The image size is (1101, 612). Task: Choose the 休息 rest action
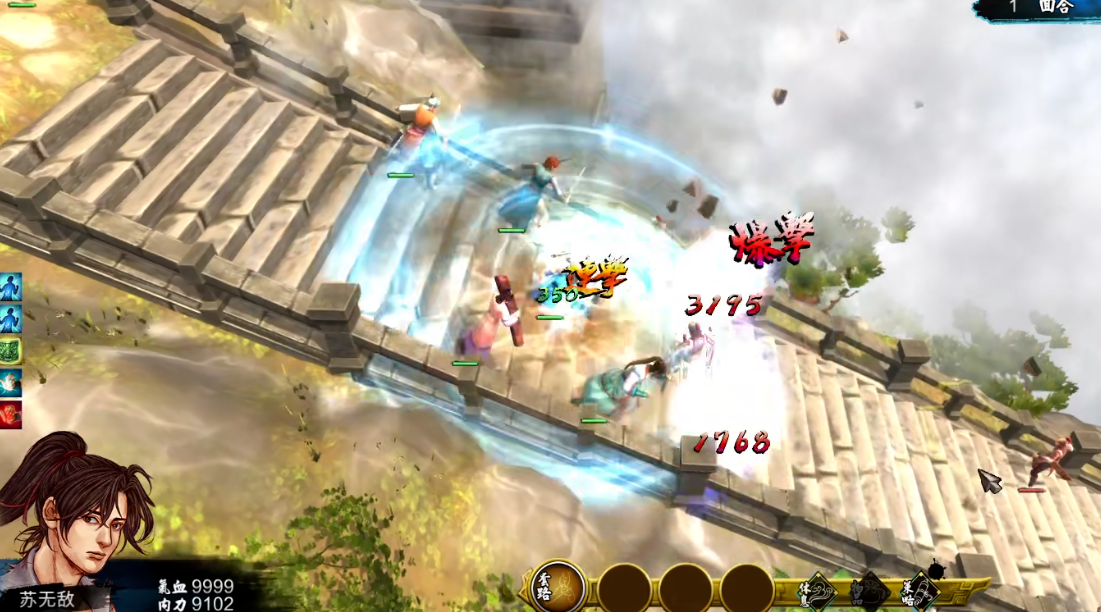pyautogui.click(x=818, y=589)
